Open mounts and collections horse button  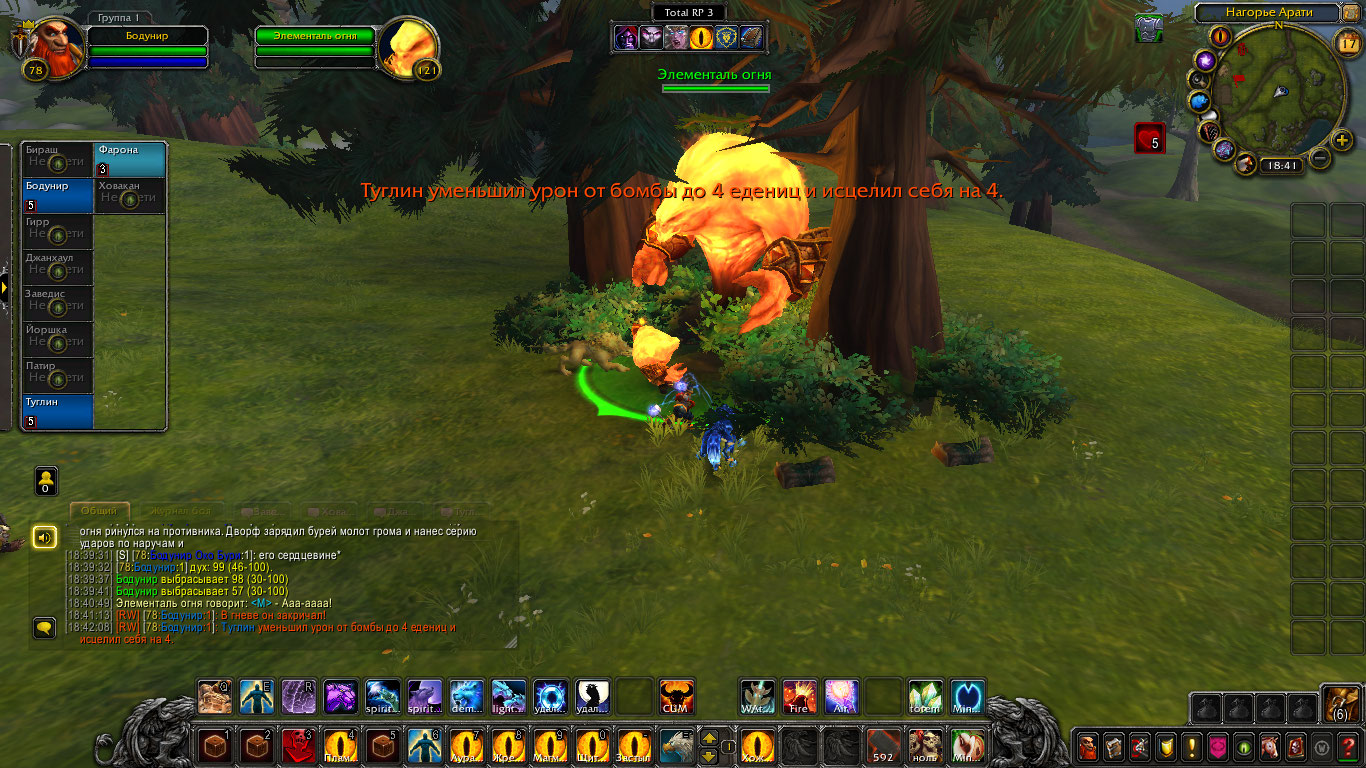(1270, 746)
